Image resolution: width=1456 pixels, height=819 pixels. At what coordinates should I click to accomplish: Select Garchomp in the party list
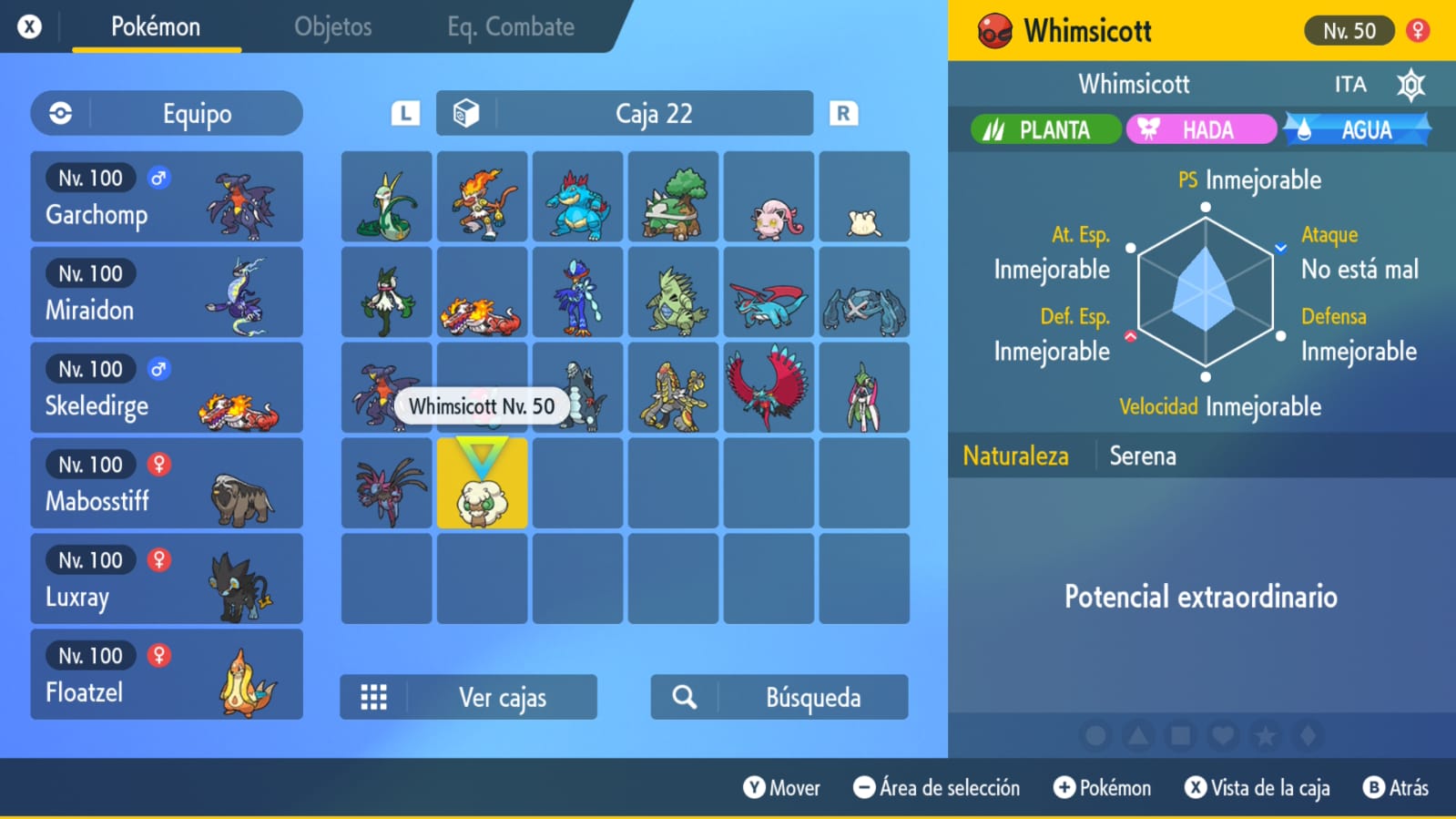[x=167, y=197]
